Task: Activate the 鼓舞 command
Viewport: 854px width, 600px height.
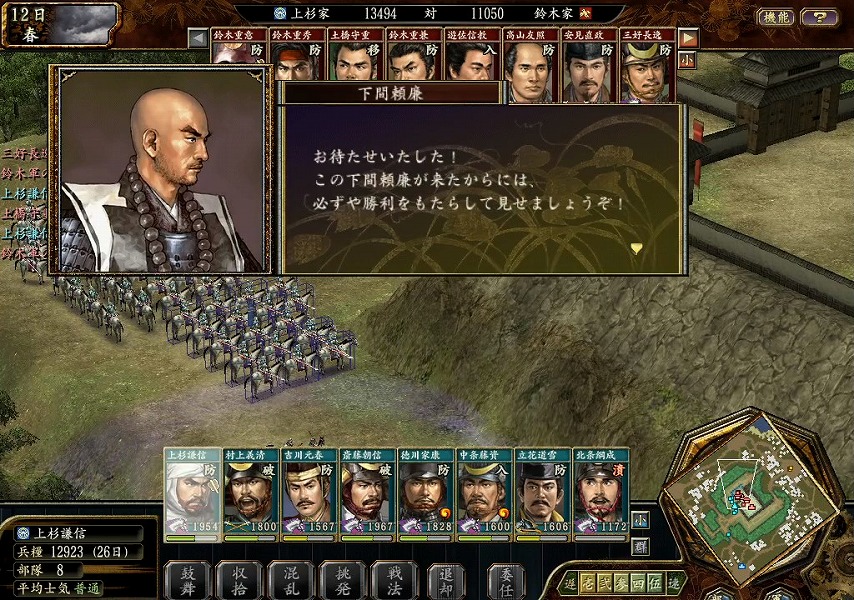Action: tap(187, 579)
